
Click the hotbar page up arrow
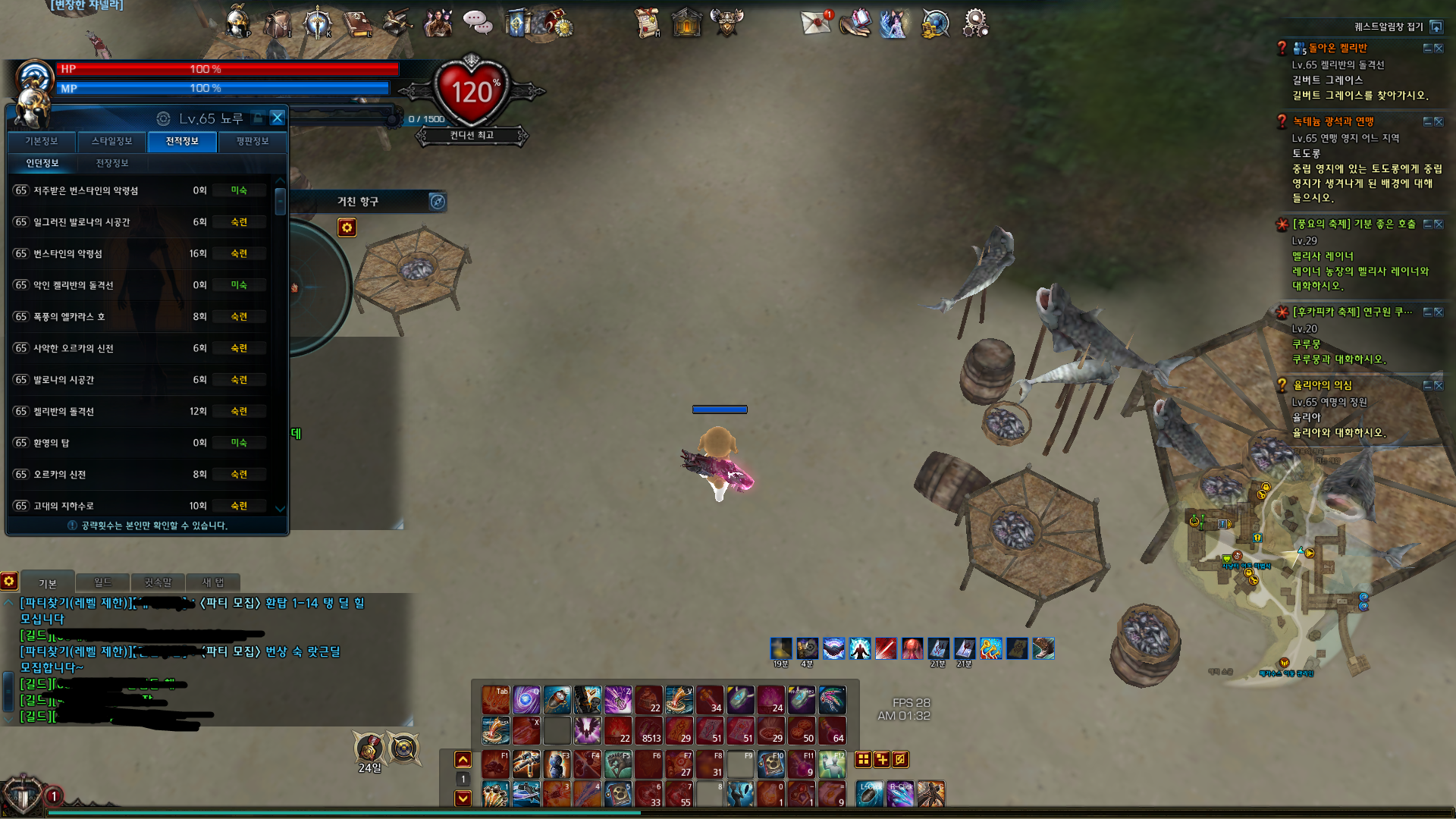(463, 759)
